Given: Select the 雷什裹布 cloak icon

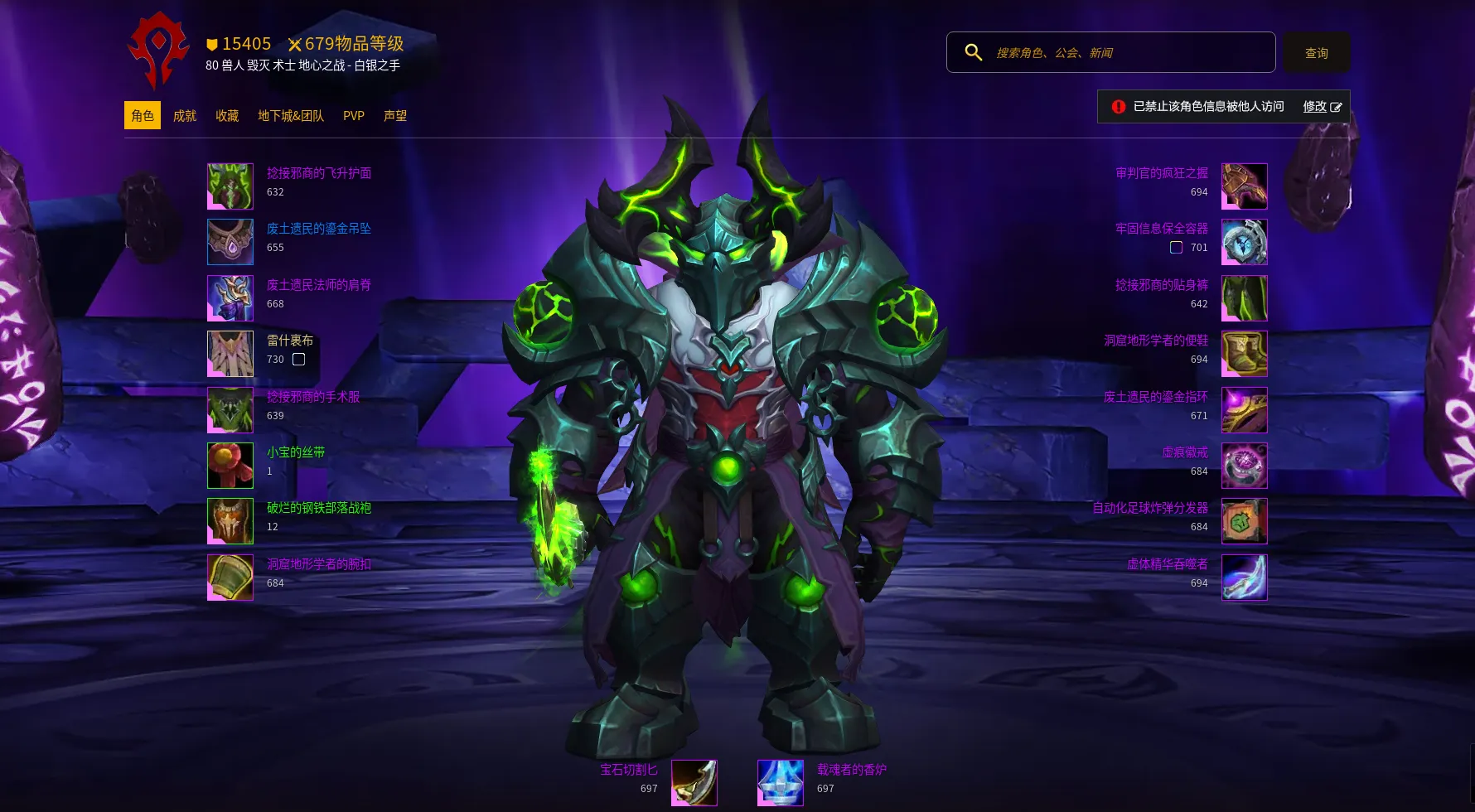Looking at the screenshot, I should point(230,354).
